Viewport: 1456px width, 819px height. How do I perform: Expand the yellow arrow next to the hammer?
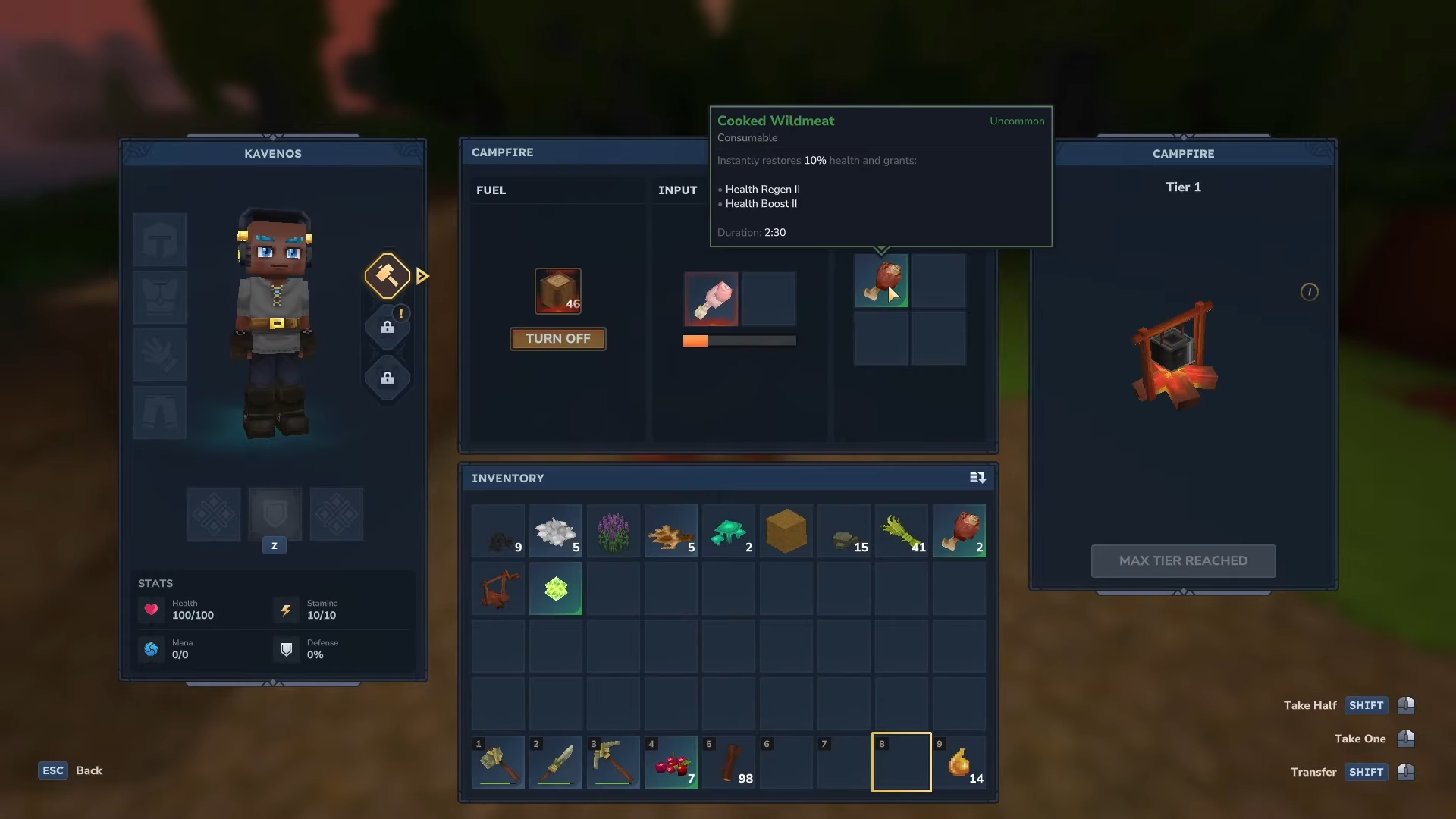click(x=422, y=276)
